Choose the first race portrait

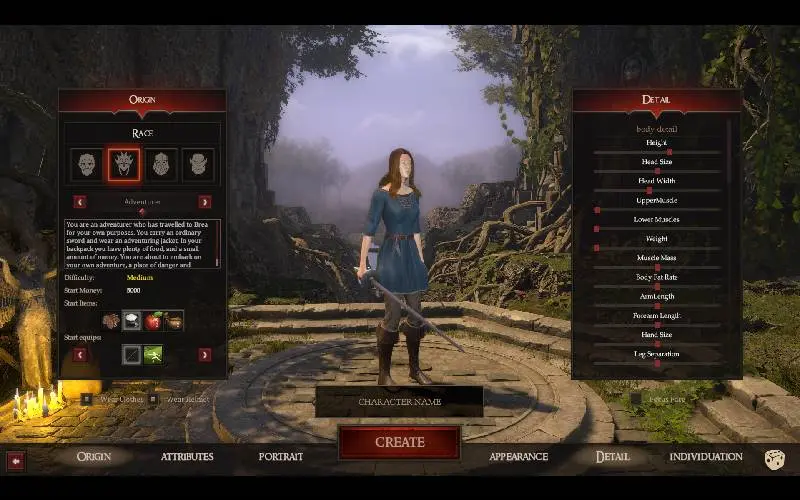click(87, 164)
